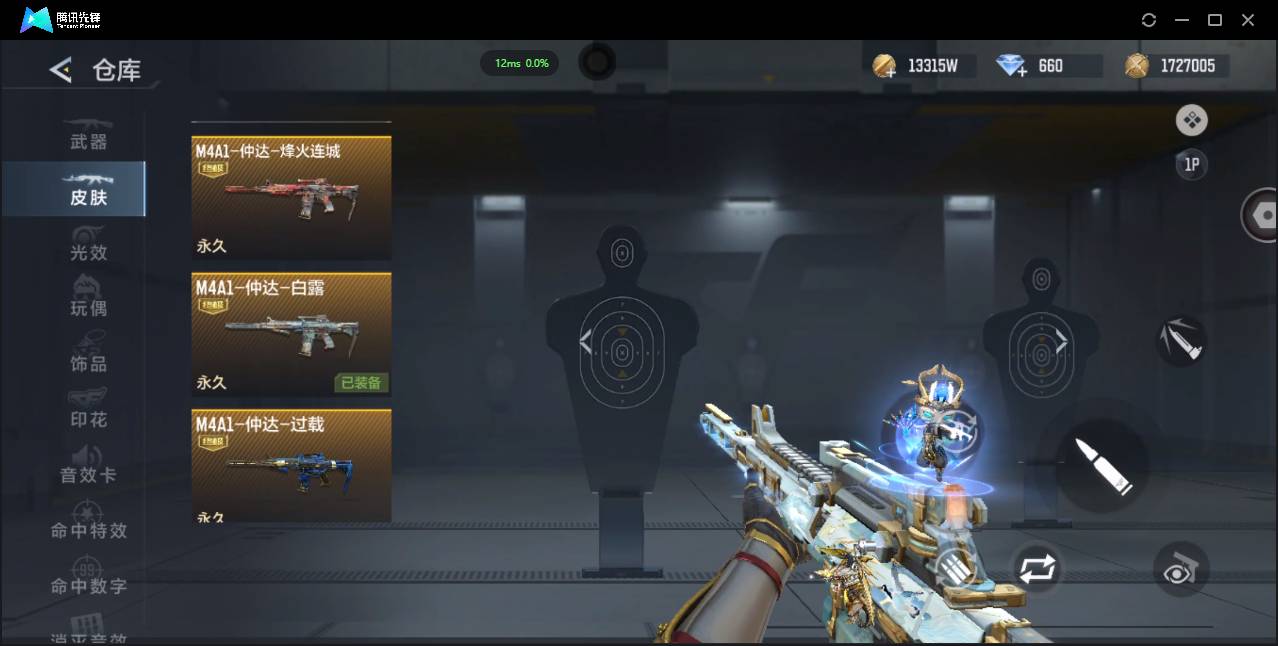Add more gold coins
This screenshot has height=646, width=1278.
884,67
